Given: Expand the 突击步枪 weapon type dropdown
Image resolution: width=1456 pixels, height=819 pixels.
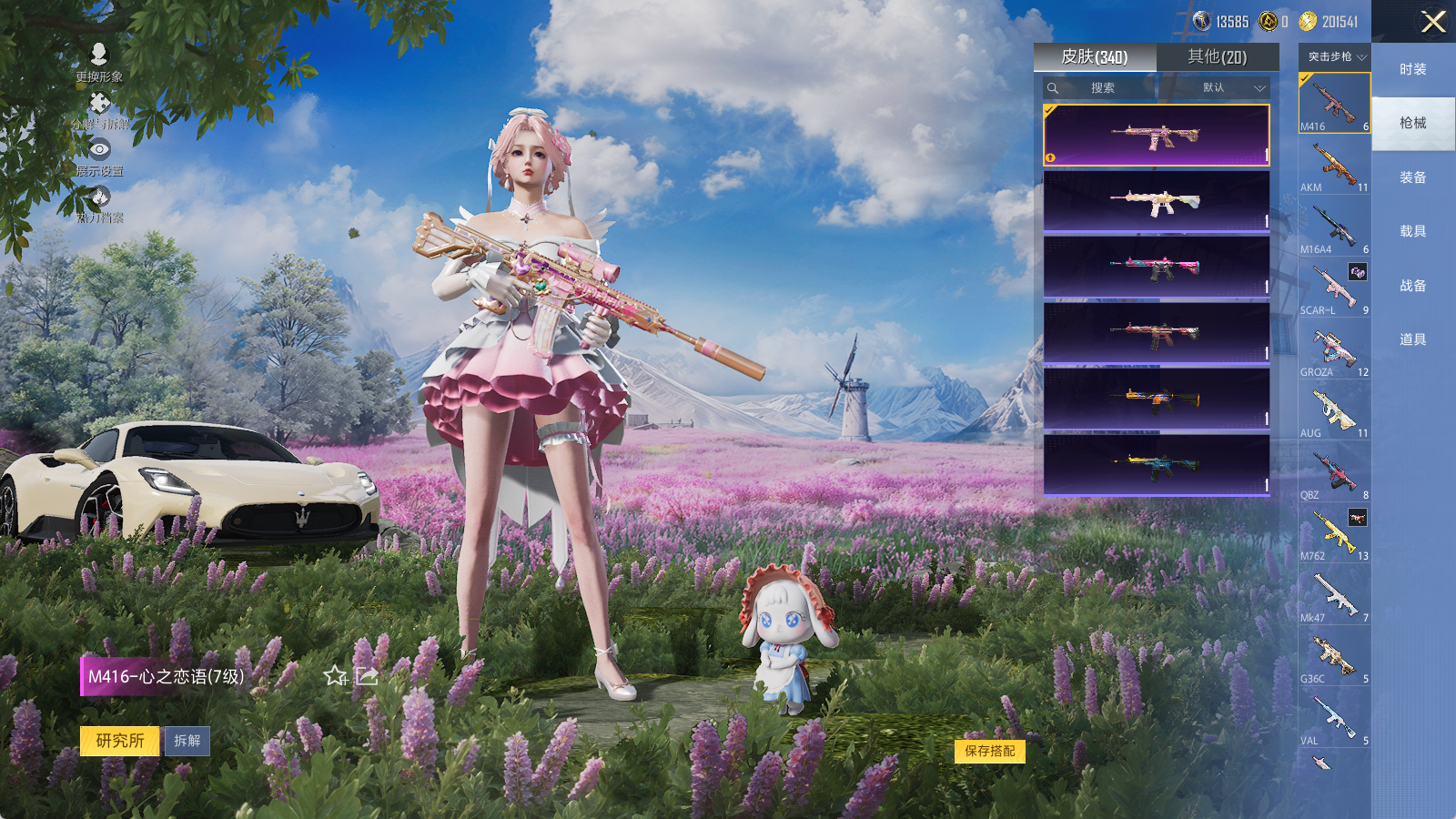Looking at the screenshot, I should [x=1335, y=56].
